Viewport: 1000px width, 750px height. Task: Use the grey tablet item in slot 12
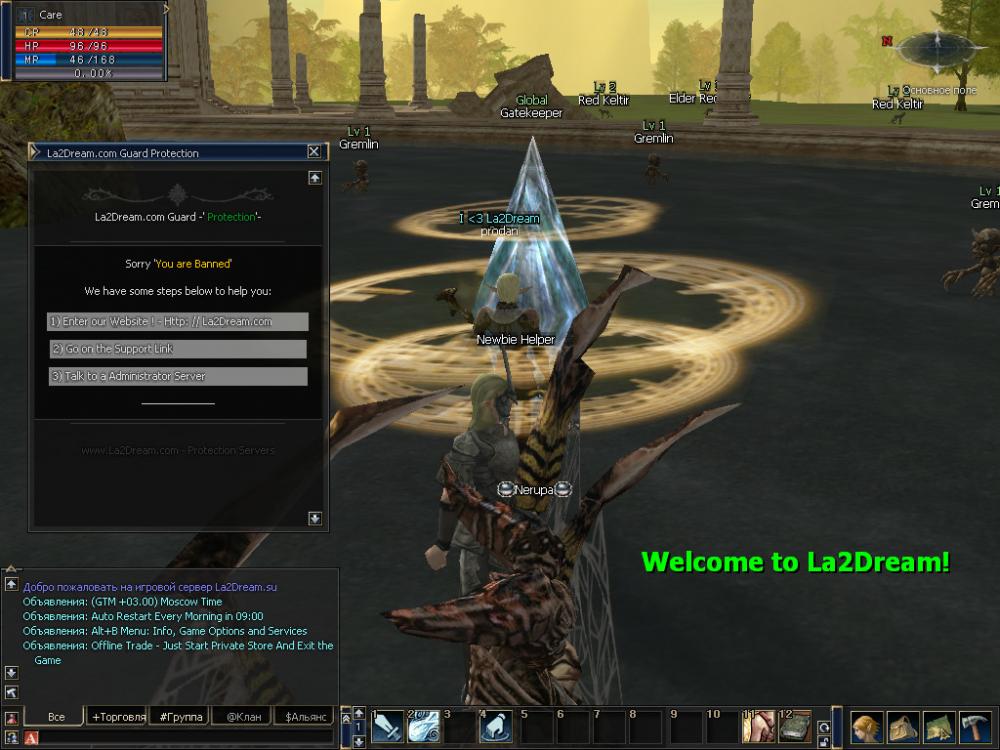(795, 728)
